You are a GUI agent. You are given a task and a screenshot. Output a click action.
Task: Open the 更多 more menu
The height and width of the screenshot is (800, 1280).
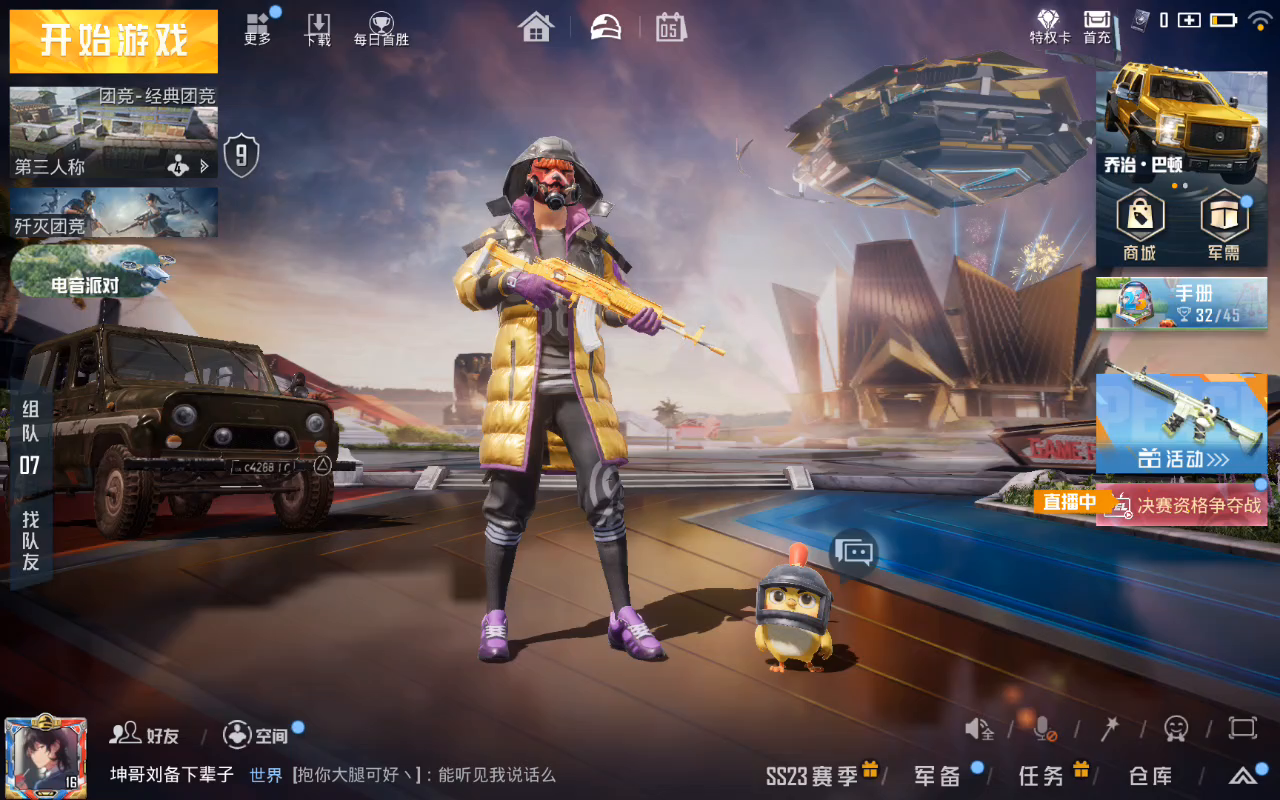tap(259, 28)
